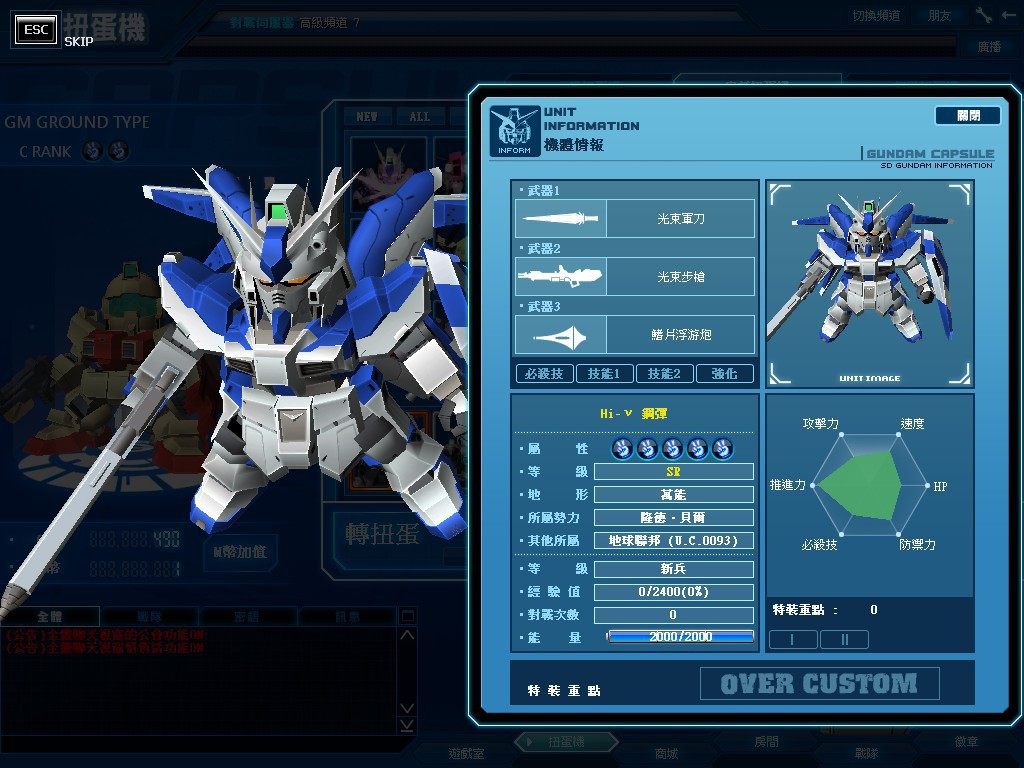Switch chat to the 全體 tab
1024x768 pixels.
point(50,616)
